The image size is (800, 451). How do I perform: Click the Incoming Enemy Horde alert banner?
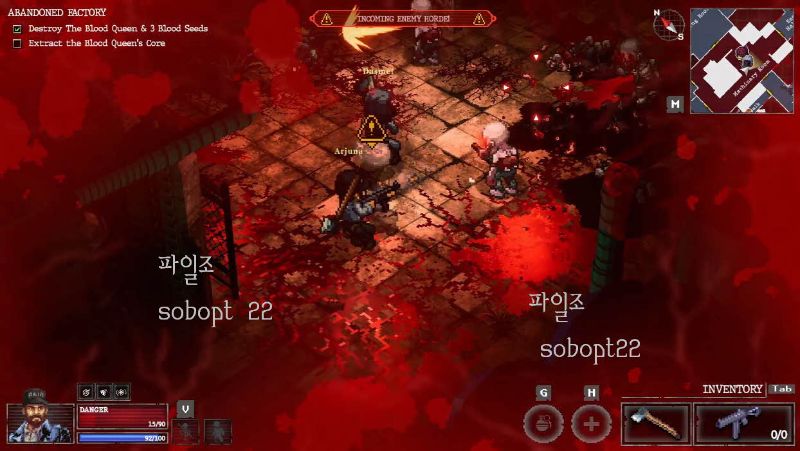click(402, 18)
